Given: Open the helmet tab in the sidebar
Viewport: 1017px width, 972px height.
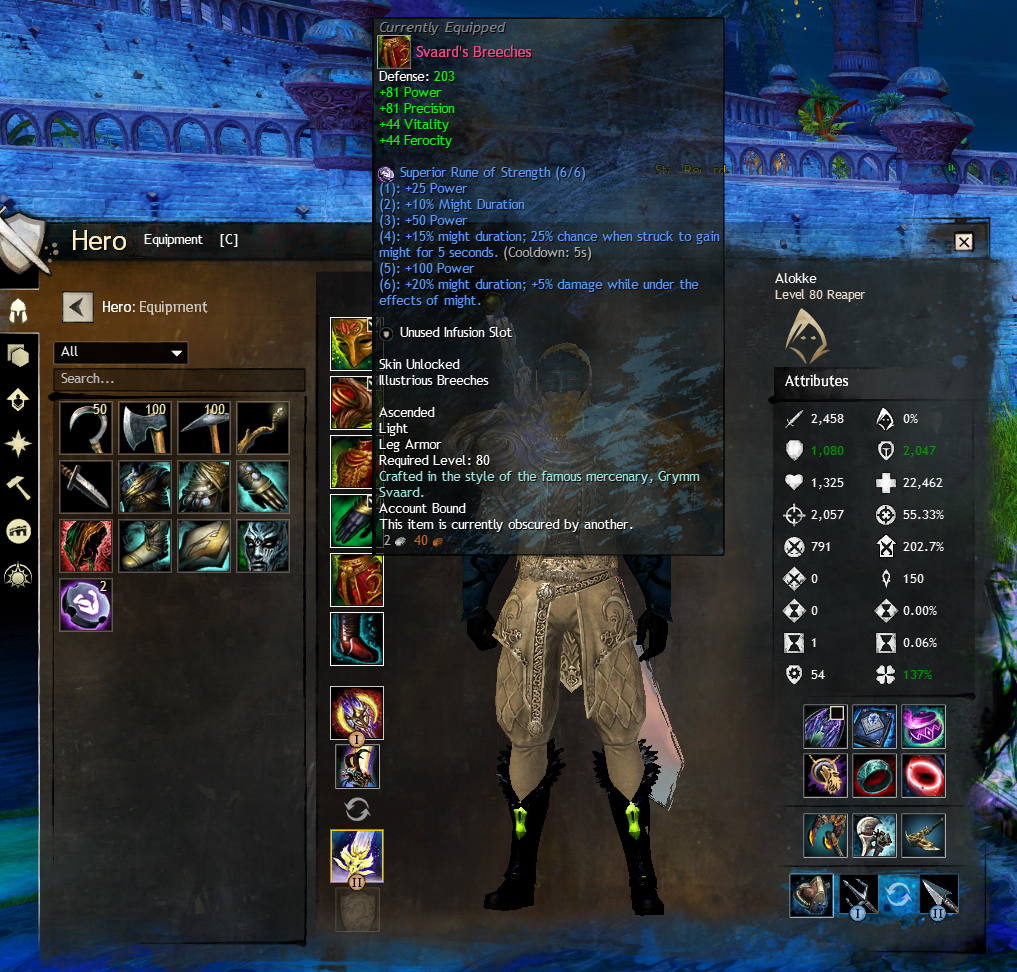Looking at the screenshot, I should point(18,311).
